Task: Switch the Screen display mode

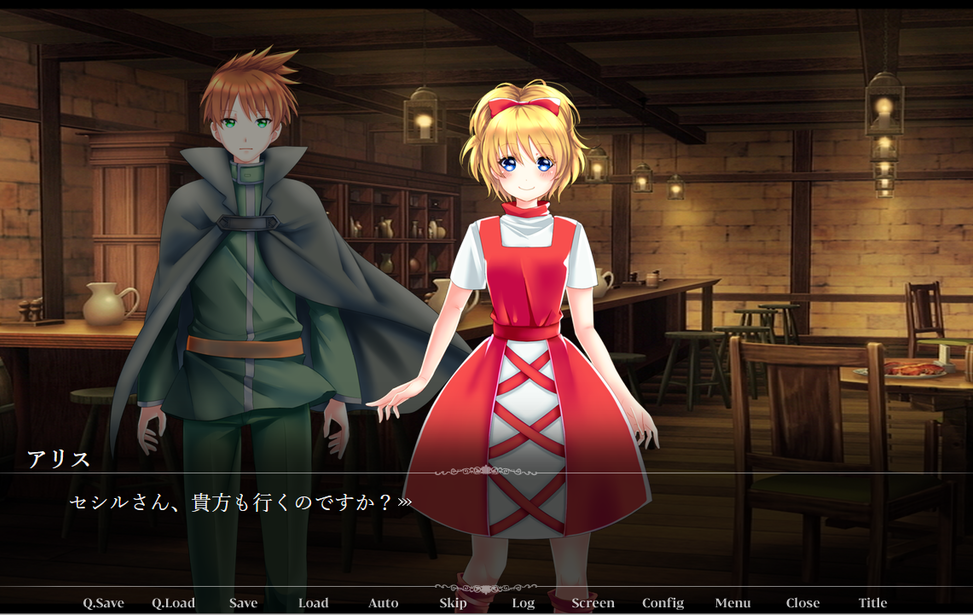Action: pos(593,603)
